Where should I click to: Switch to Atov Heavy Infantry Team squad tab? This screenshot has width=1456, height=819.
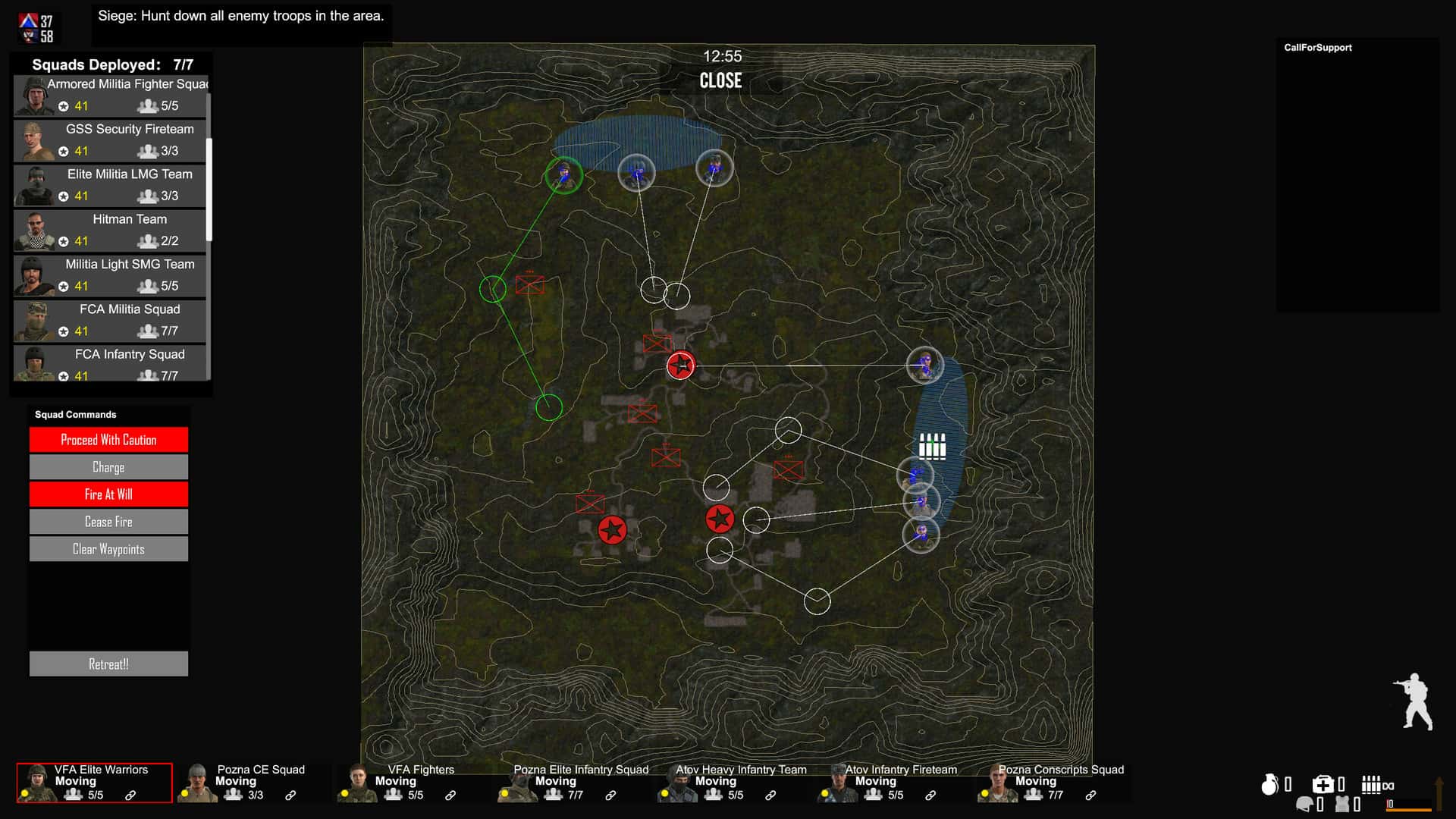pyautogui.click(x=741, y=781)
